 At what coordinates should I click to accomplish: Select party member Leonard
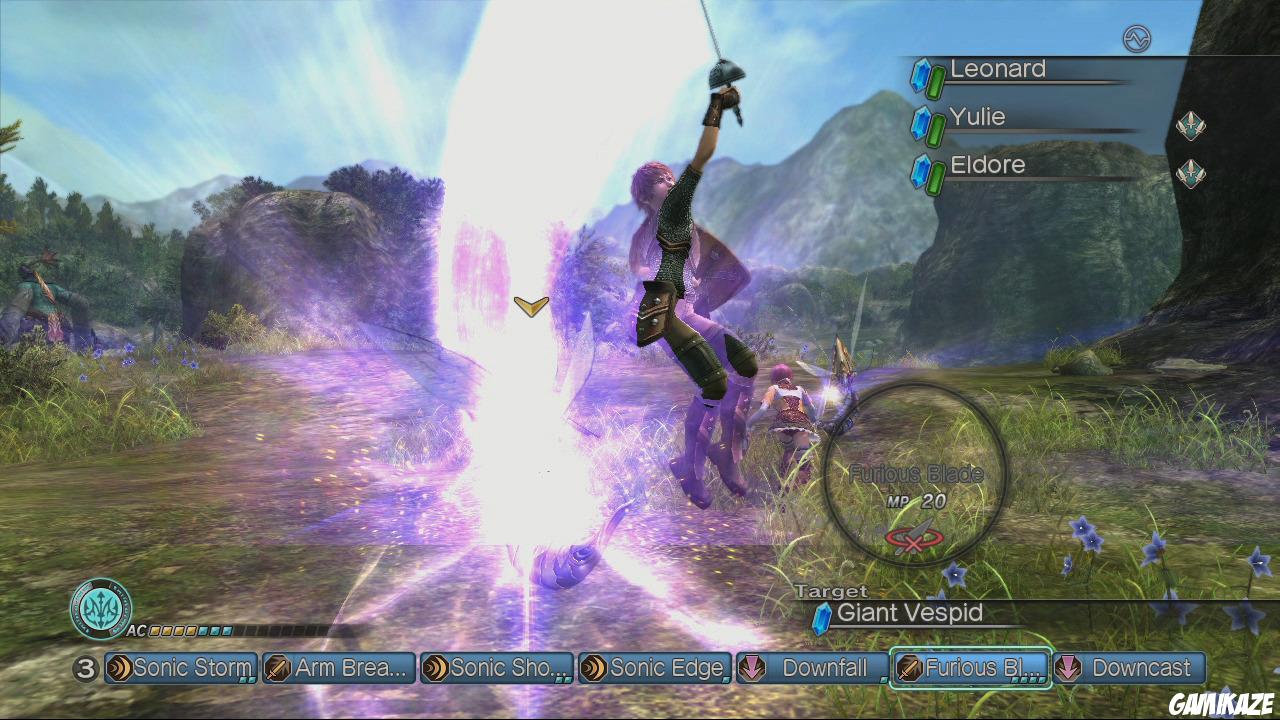click(997, 70)
